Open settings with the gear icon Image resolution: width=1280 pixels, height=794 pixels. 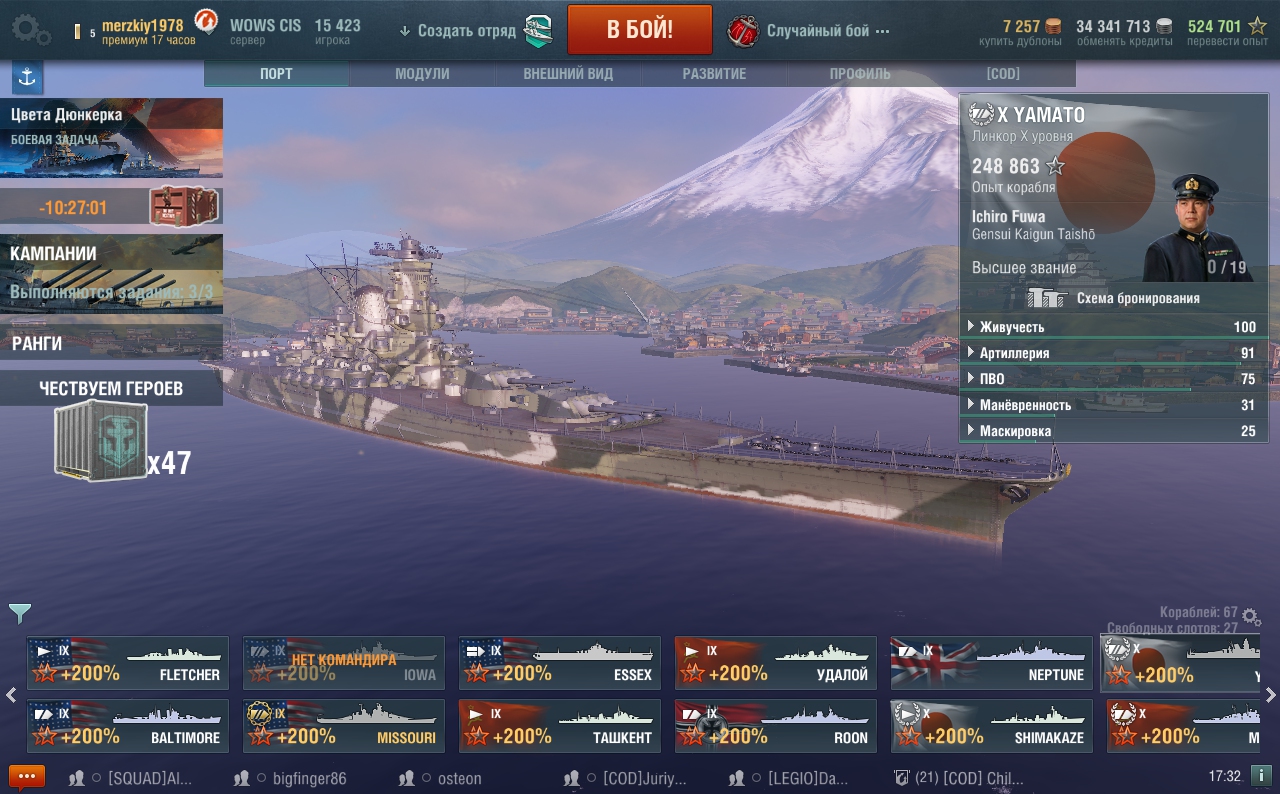pos(31,30)
